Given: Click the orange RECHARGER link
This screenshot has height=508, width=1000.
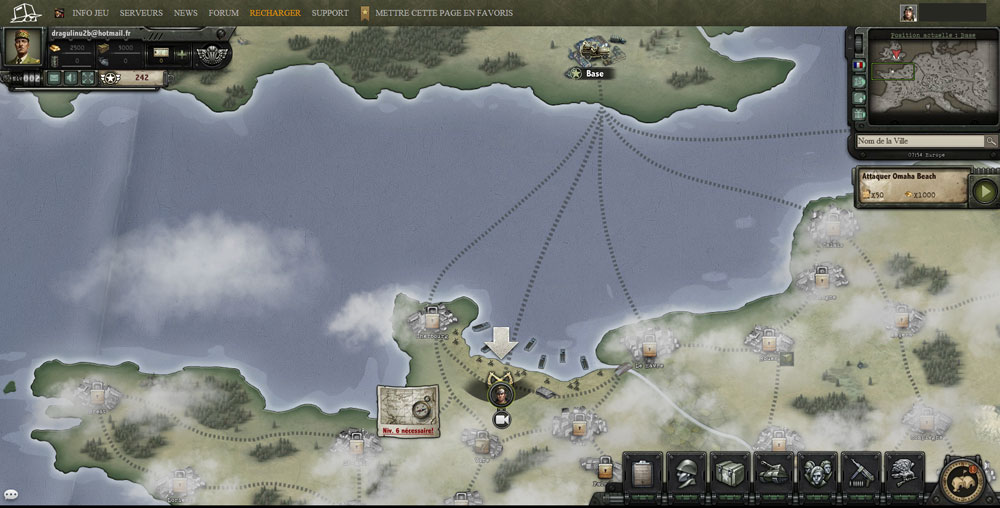Looking at the screenshot, I should 275,13.
